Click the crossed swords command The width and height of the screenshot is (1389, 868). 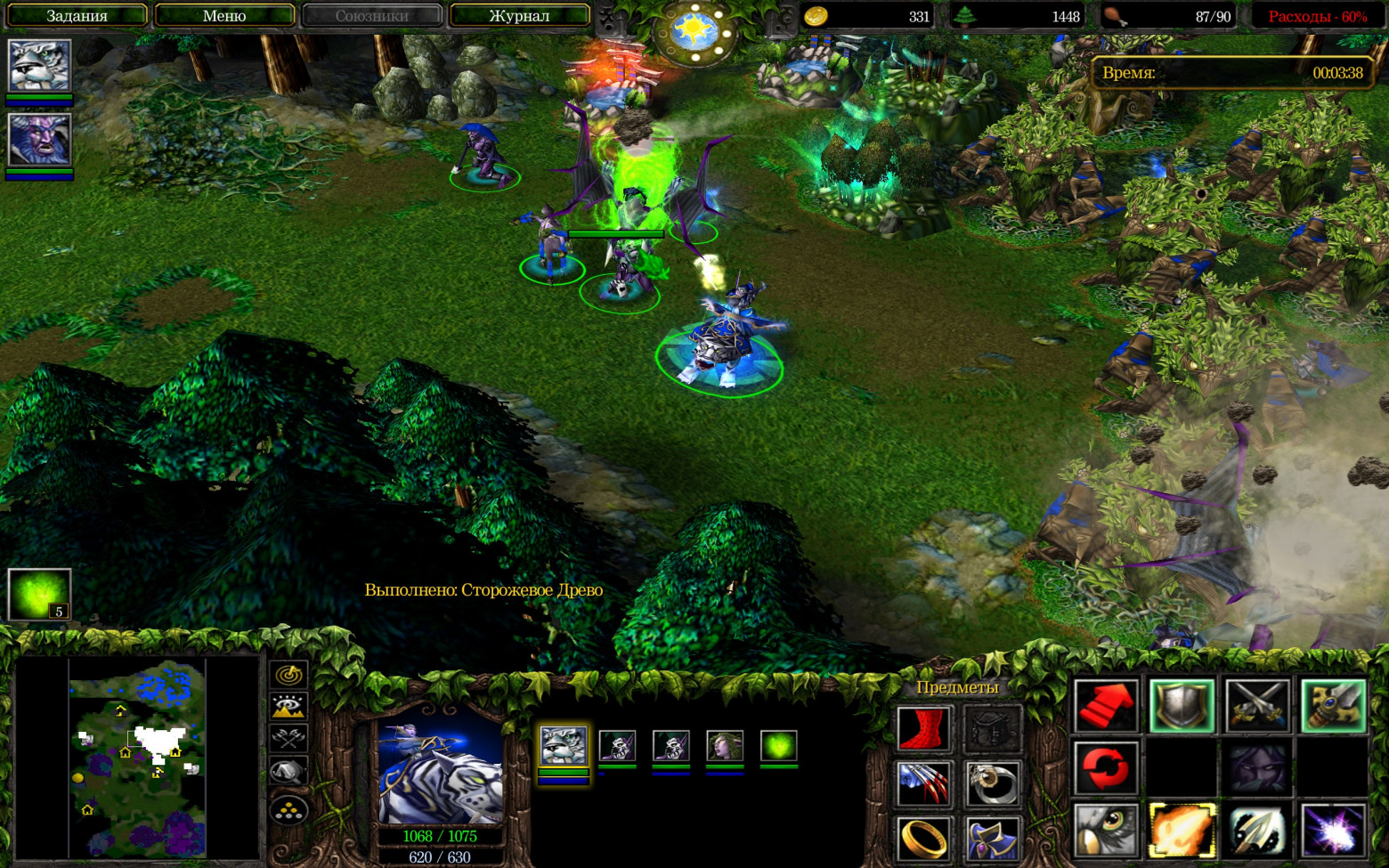point(1256,706)
